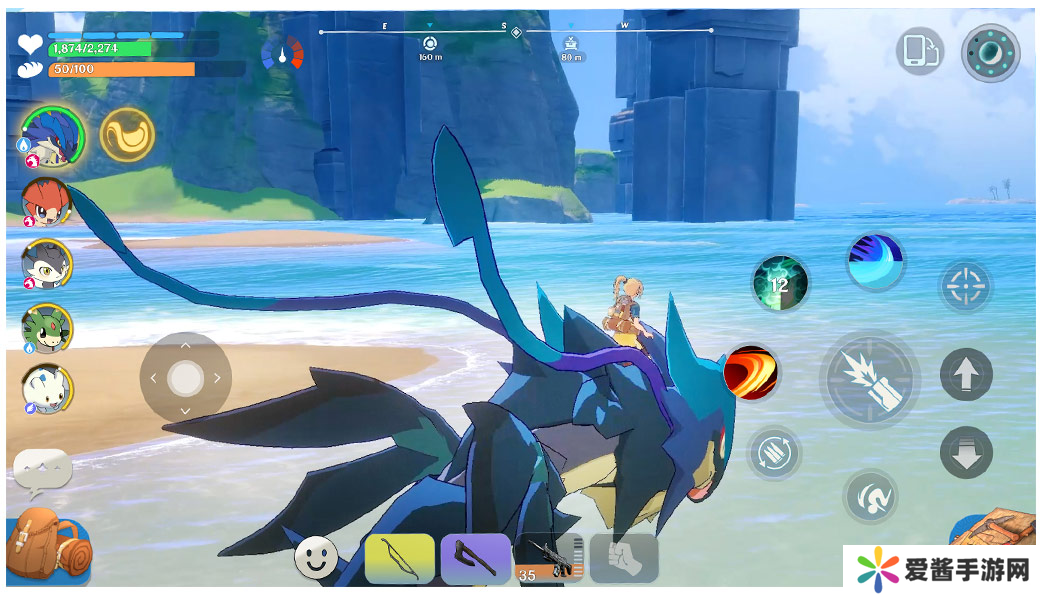This screenshot has width=1043, height=595.
Task: Equip the rifle with 35 ammo
Action: (549, 559)
